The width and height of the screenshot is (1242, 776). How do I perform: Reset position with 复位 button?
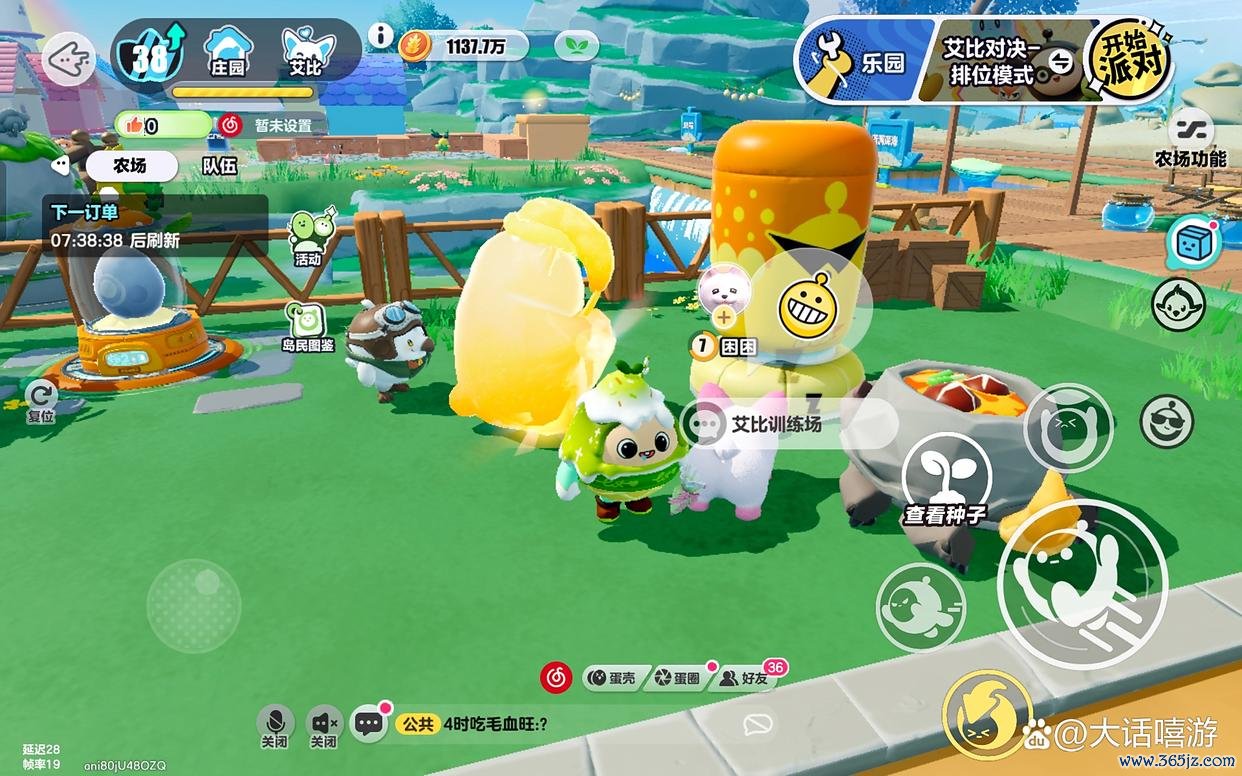click(41, 400)
